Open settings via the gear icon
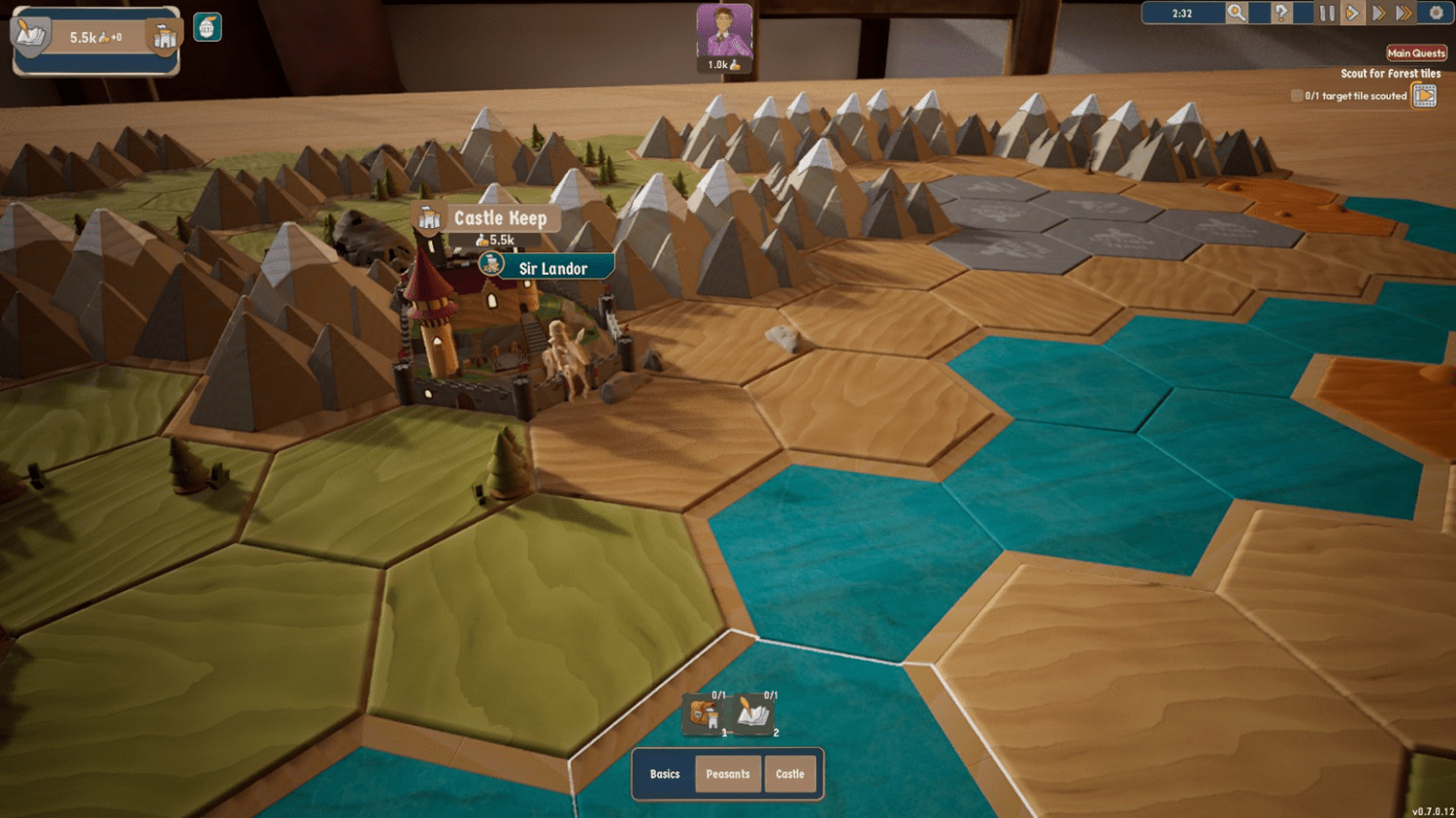1456x818 pixels. tap(1437, 14)
